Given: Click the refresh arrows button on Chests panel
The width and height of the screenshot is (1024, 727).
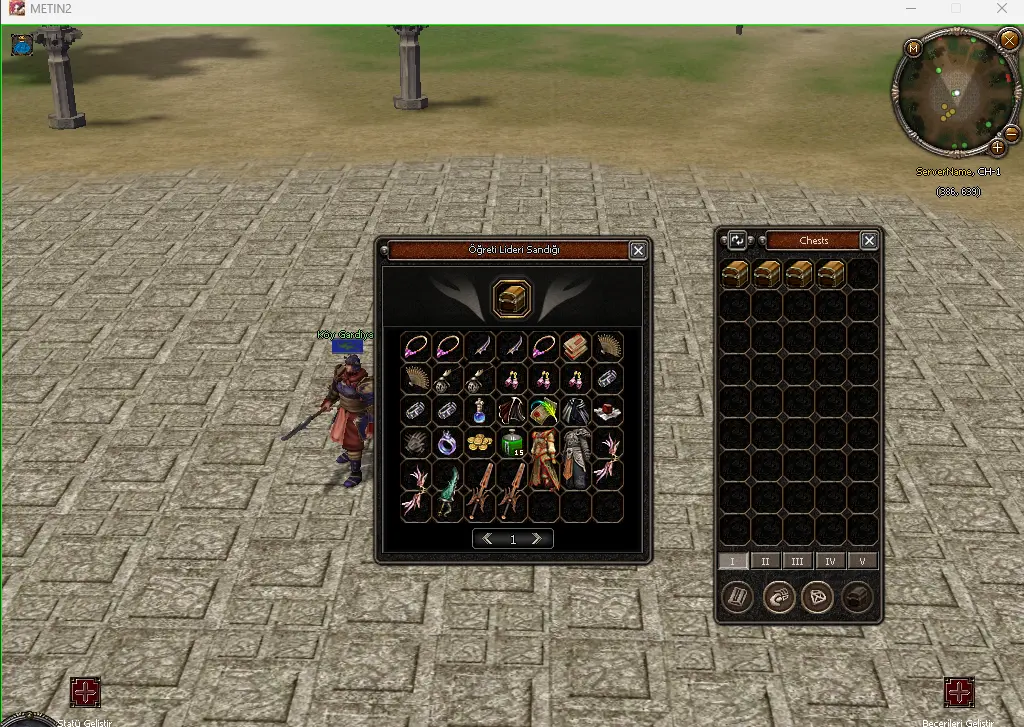Looking at the screenshot, I should (x=737, y=240).
